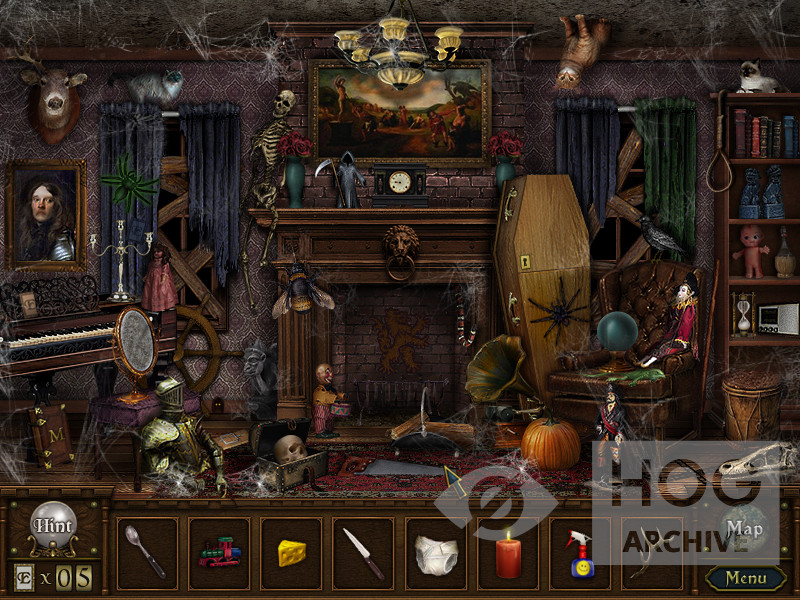Open the Menu
Screen dimensions: 800x600
[745, 578]
